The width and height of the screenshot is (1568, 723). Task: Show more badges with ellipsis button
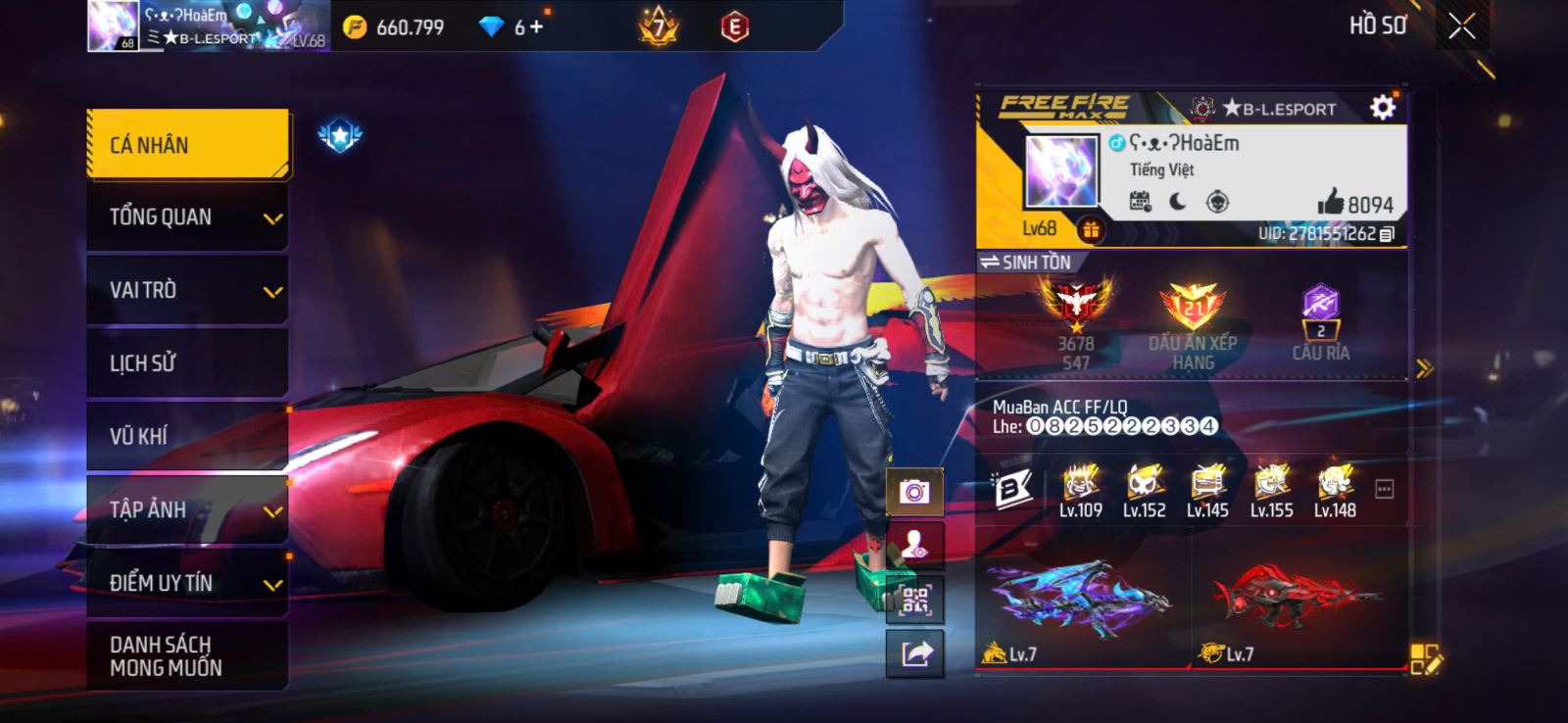pyautogui.click(x=1384, y=489)
